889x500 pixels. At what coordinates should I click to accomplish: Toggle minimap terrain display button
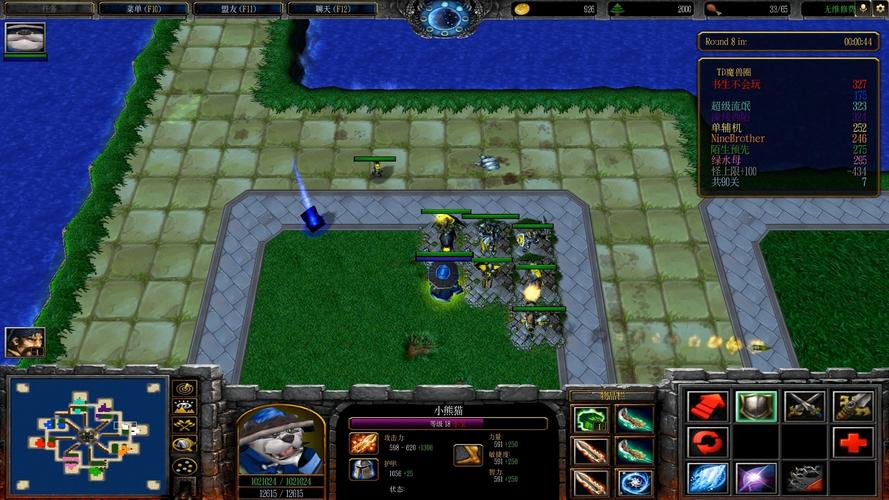[x=184, y=407]
